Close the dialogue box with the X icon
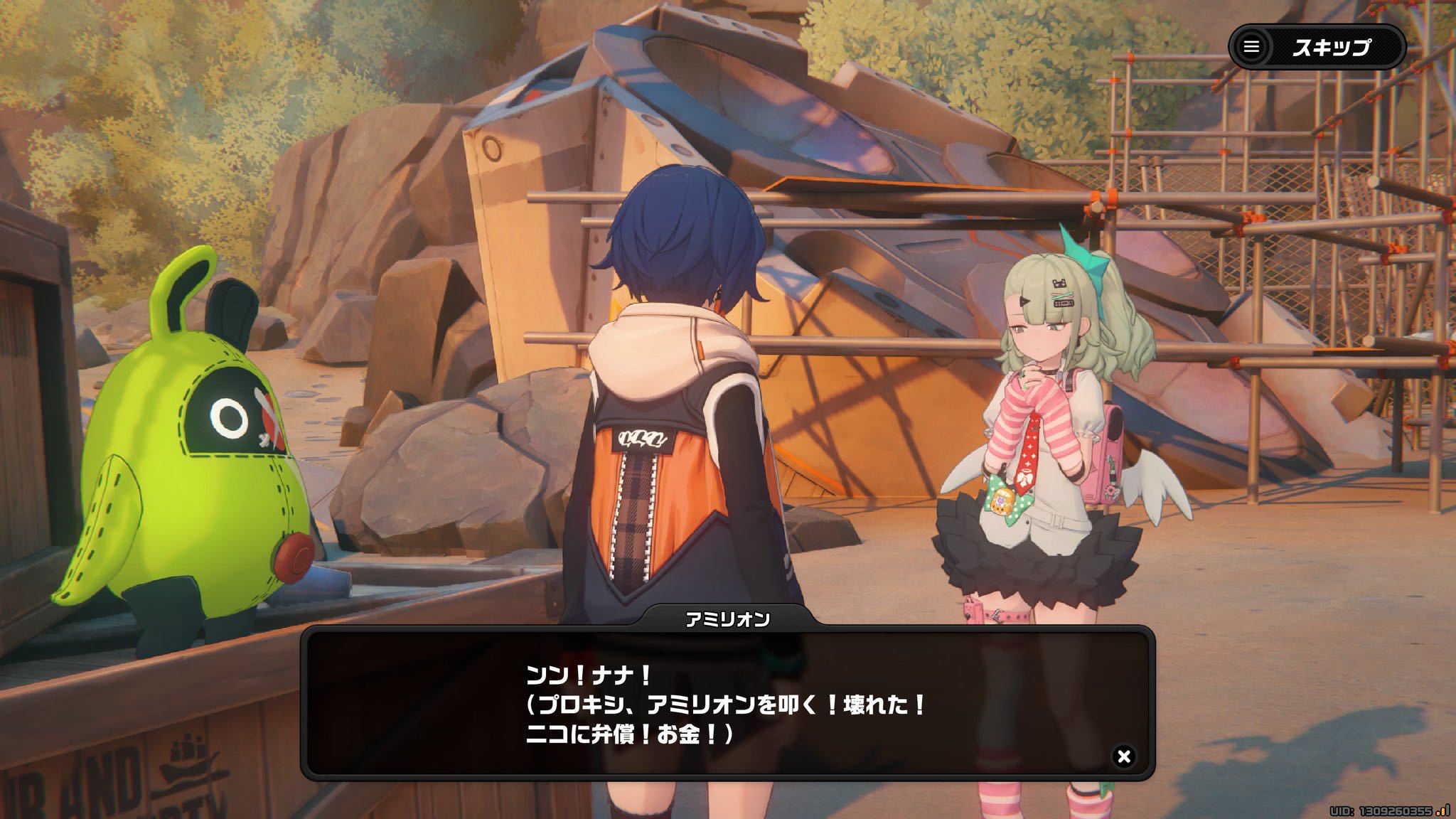Screen dimensions: 1456x819 pyautogui.click(x=1123, y=756)
